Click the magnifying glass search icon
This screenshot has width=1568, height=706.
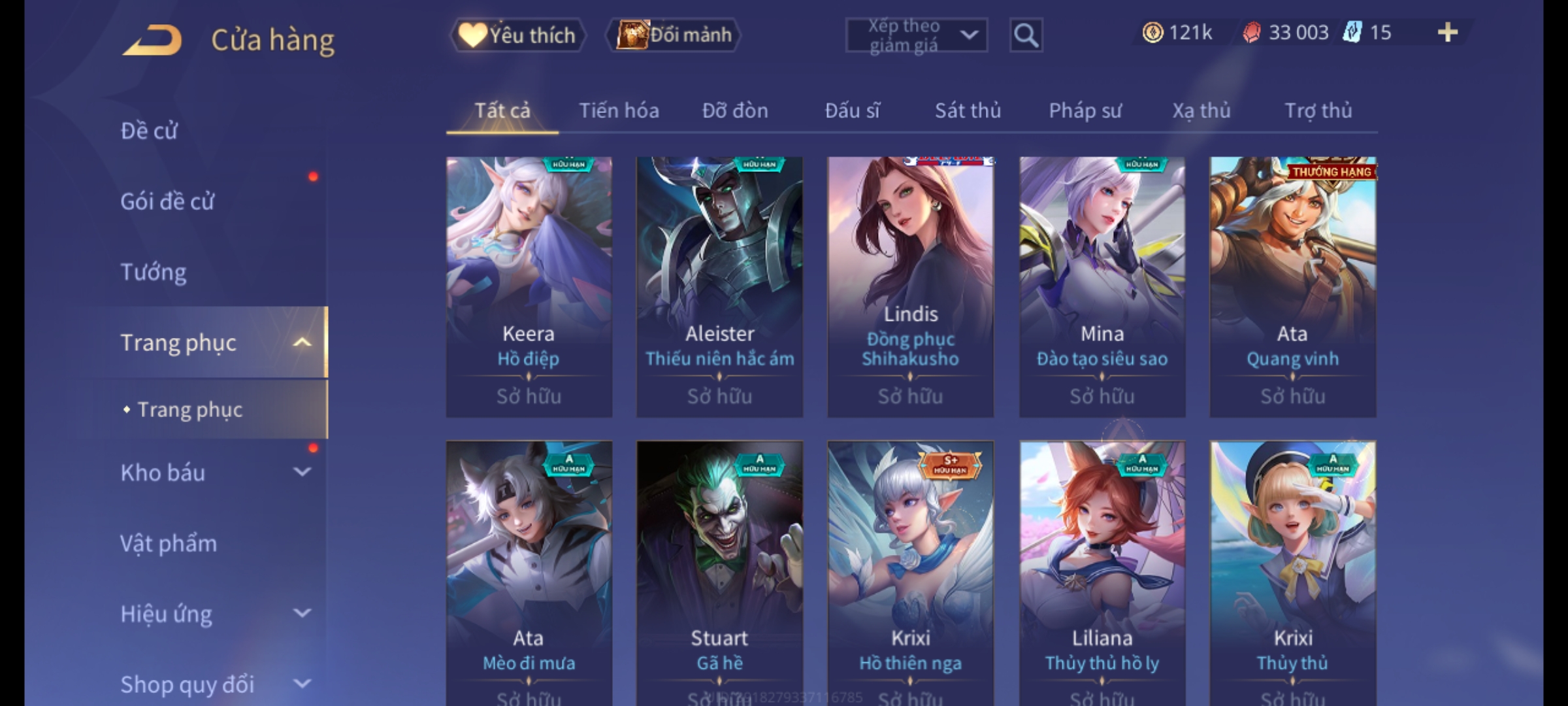click(1026, 35)
